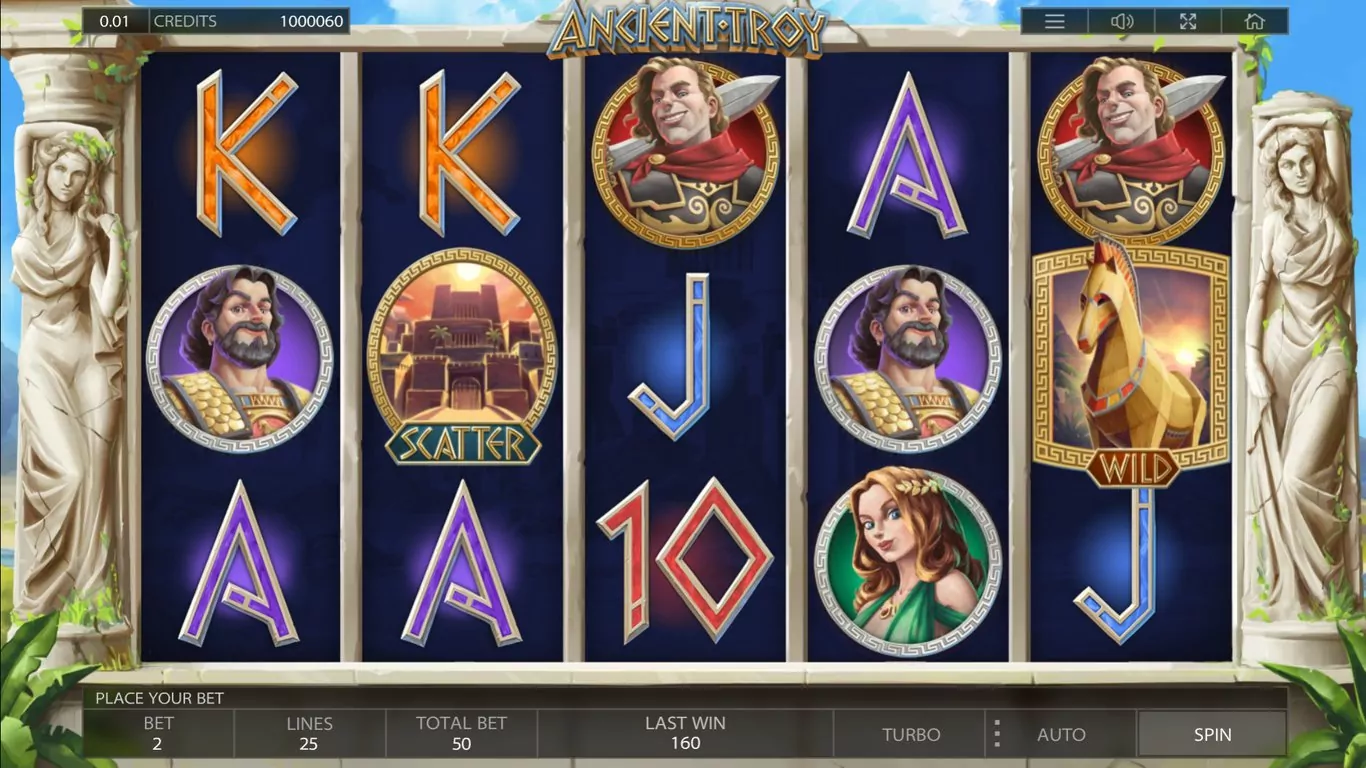Change the coin value next to CREDITS

click(114, 21)
